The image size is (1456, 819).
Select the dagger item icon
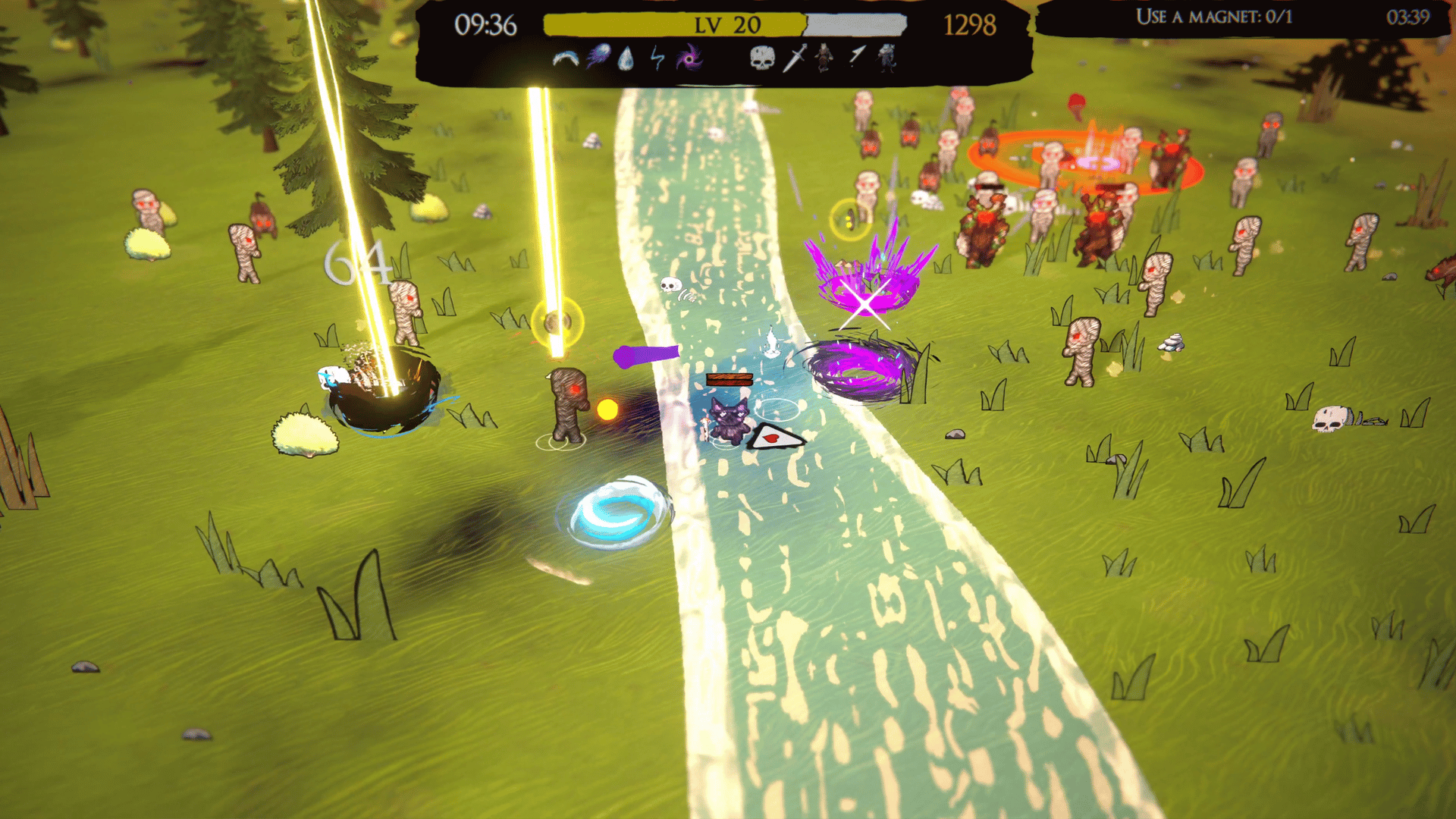tap(794, 58)
